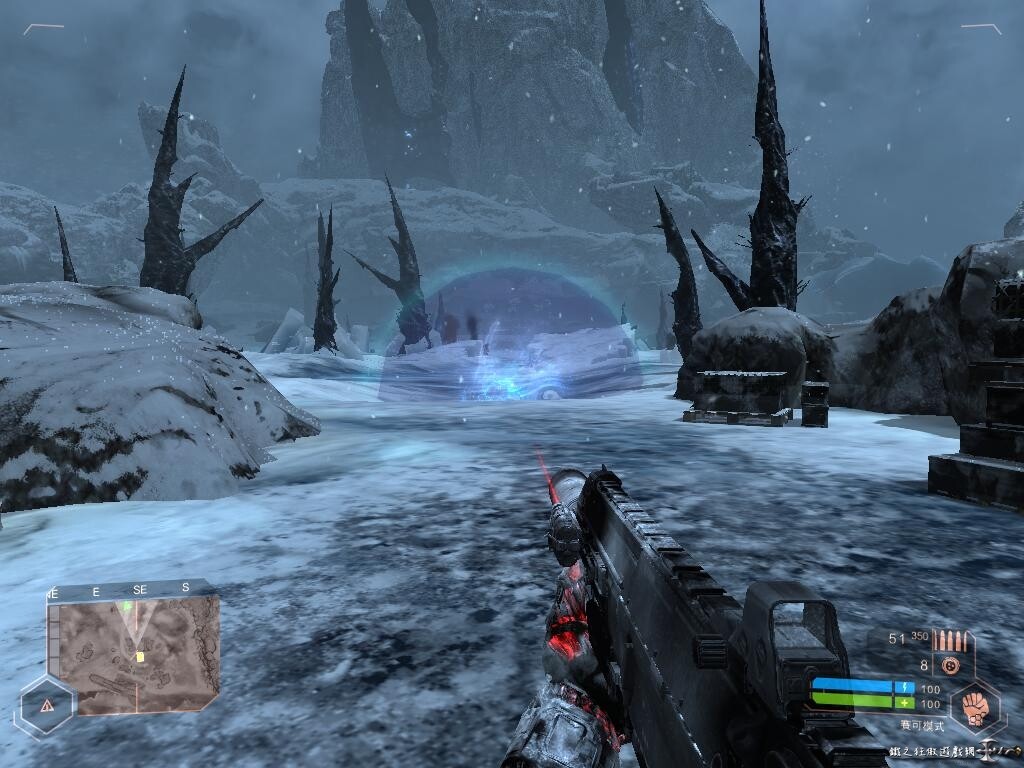Select the green marker on the minimap

pos(128,606)
